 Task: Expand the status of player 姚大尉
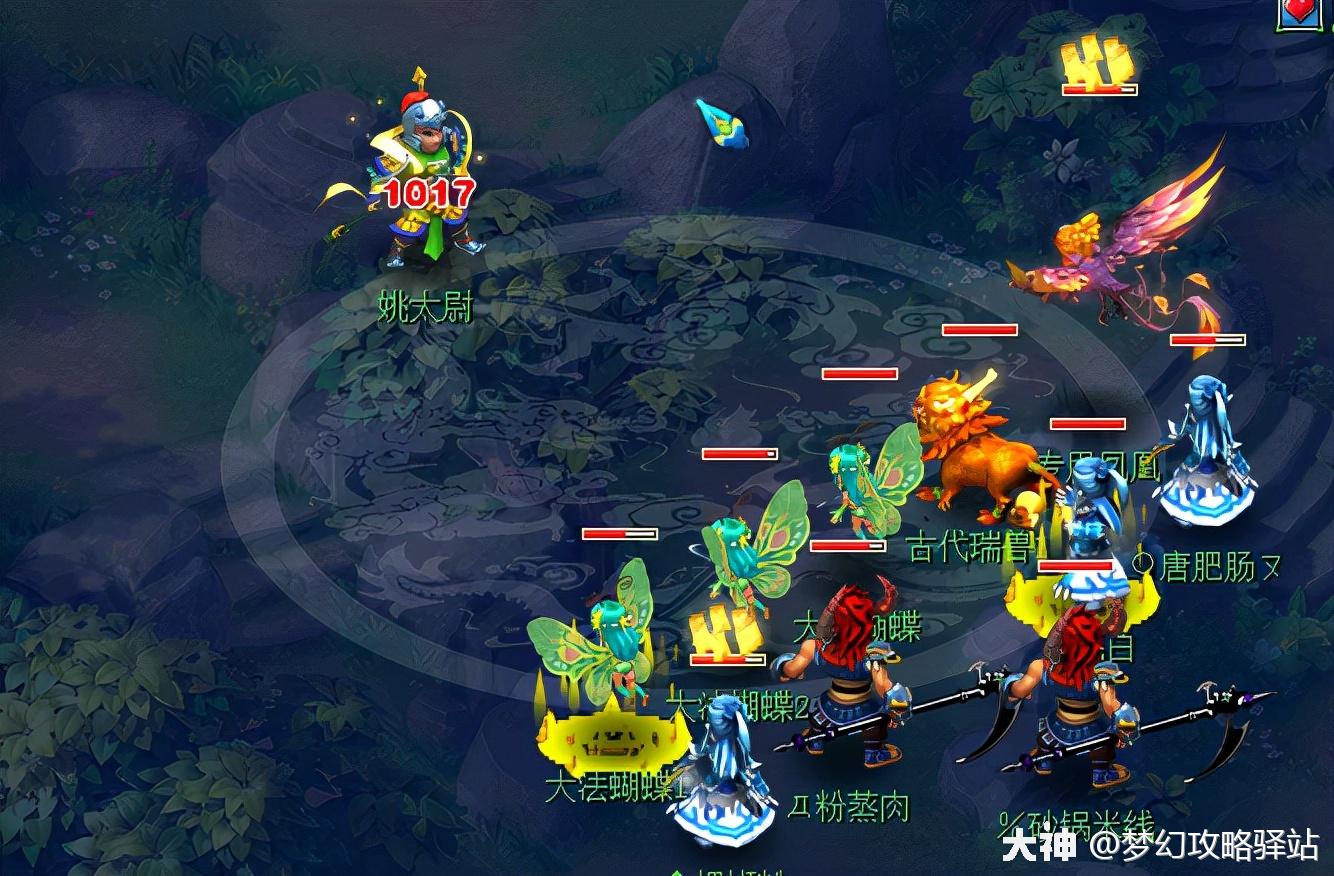[x=425, y=170]
